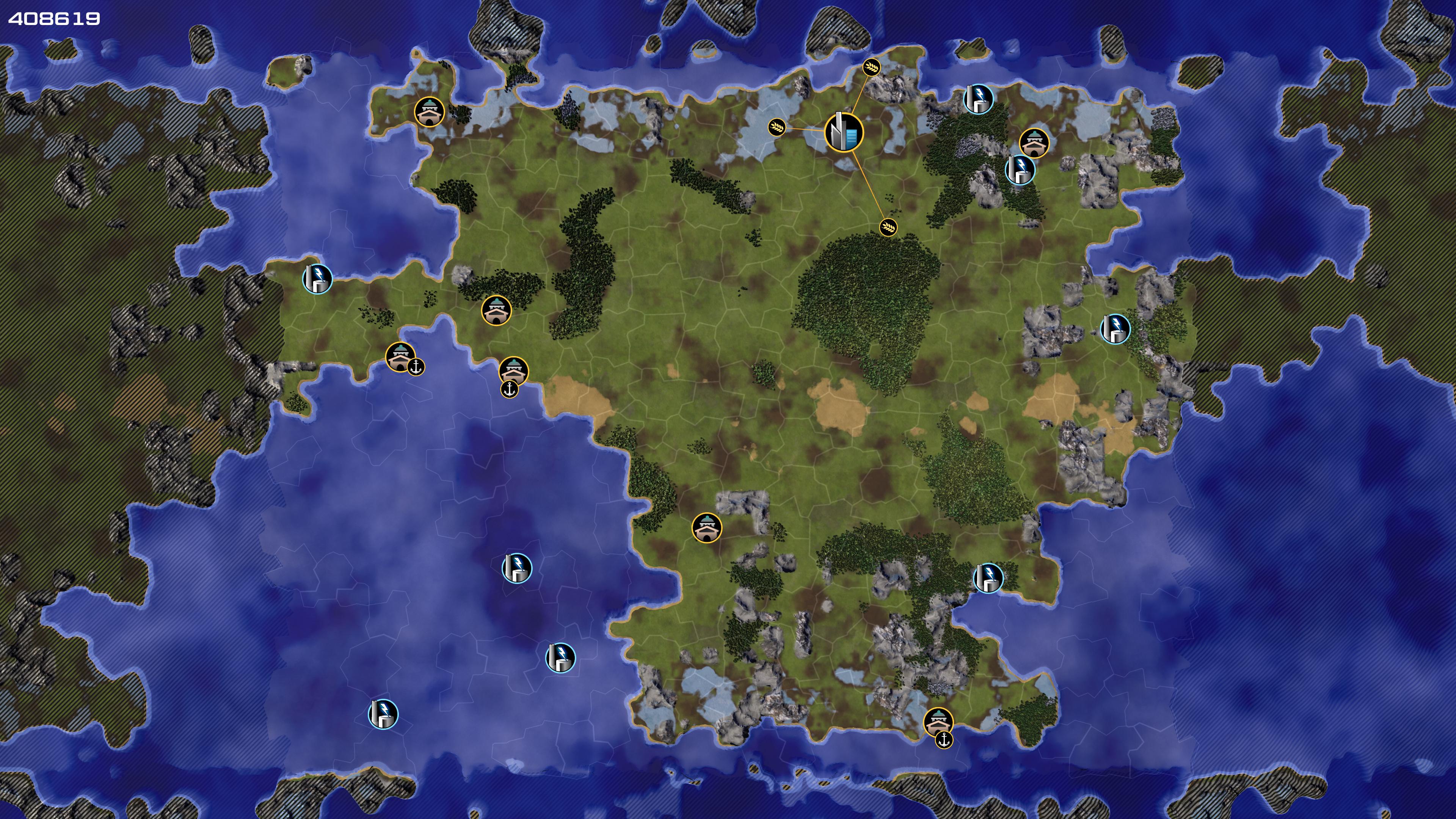1456x819 pixels.
Task: Select the inland town marker beside the southern mountains
Action: 706,527
